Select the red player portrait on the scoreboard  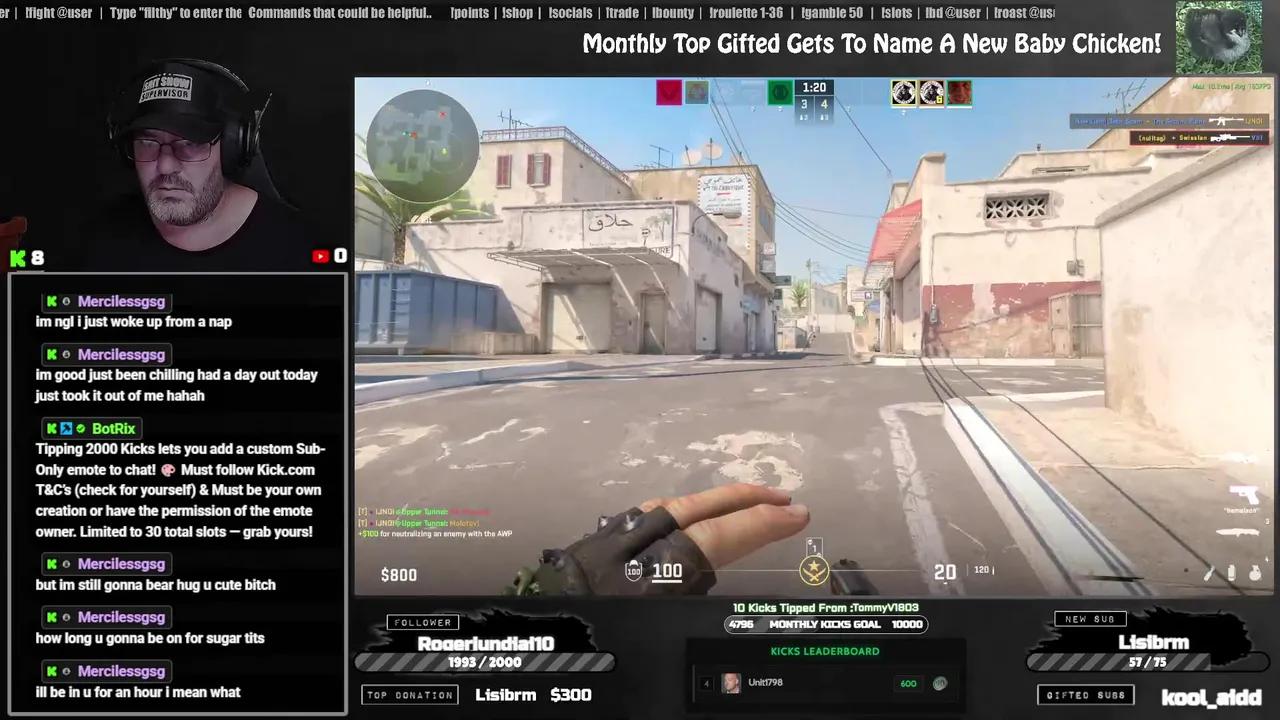[959, 93]
